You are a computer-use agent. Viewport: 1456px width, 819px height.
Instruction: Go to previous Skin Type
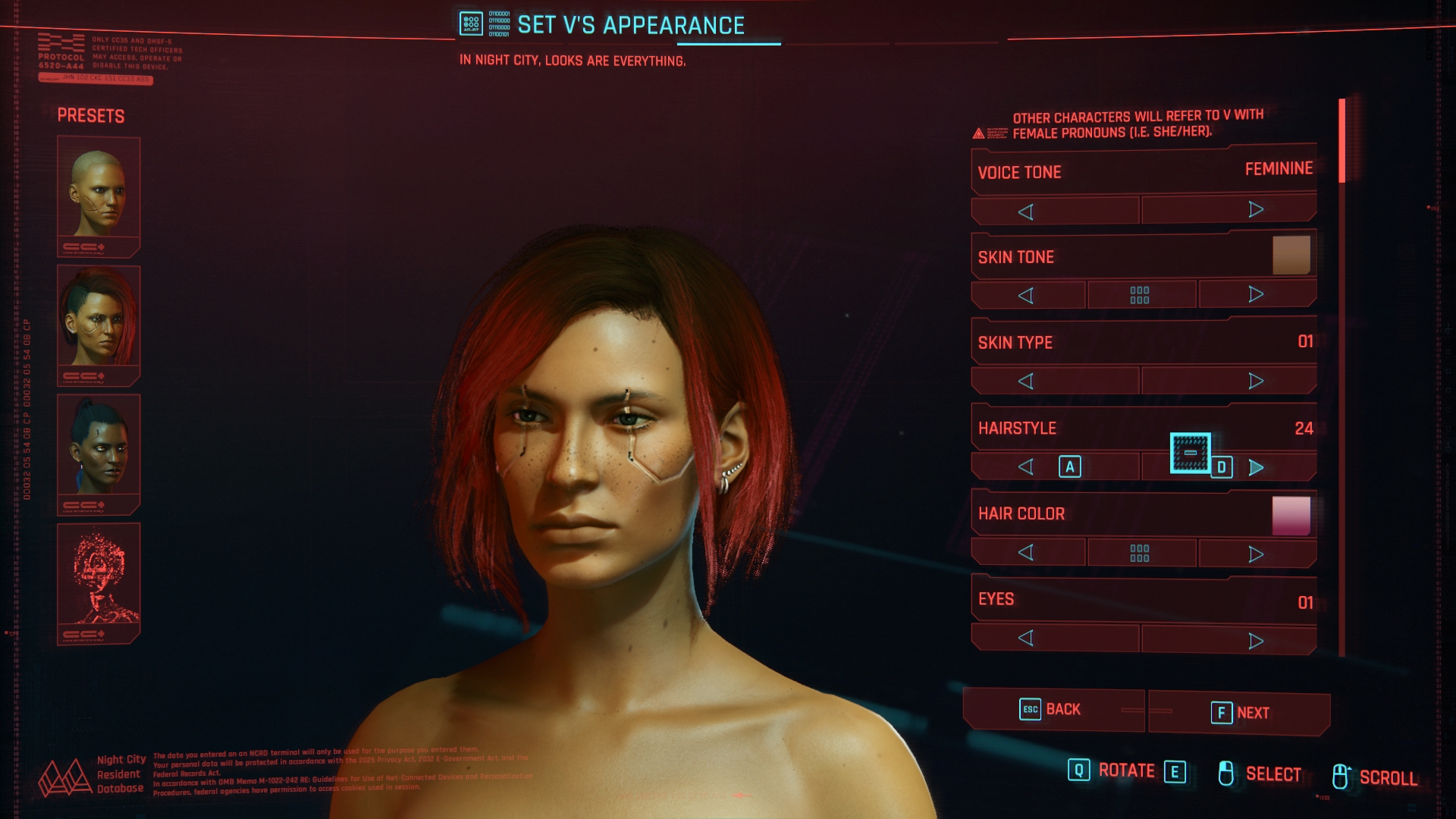(1026, 381)
